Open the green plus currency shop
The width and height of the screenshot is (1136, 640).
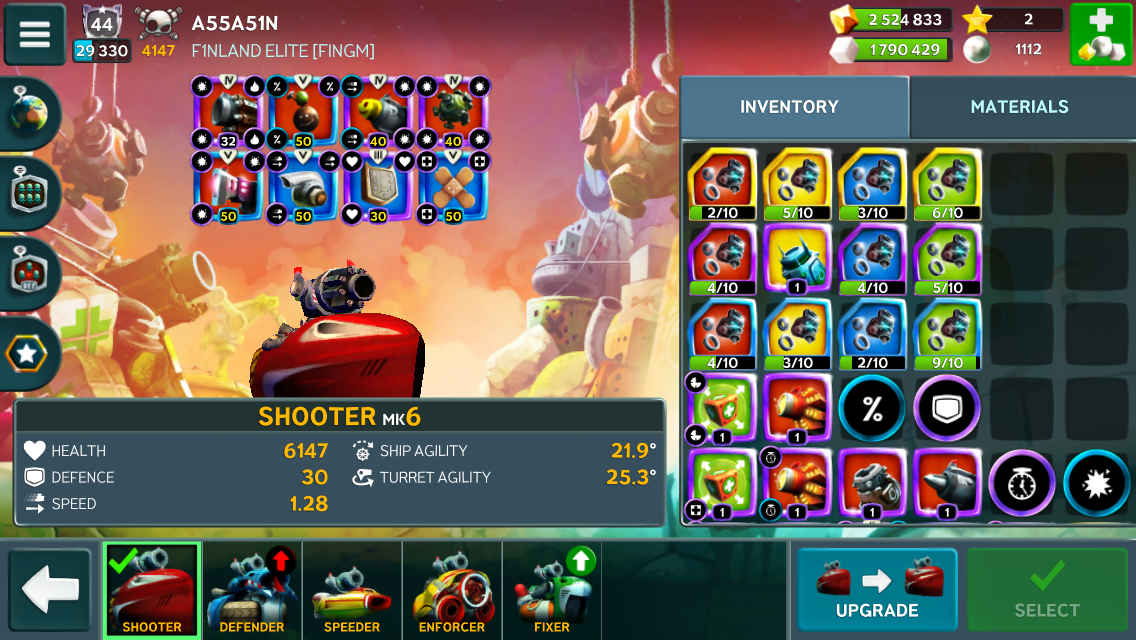coord(1100,34)
